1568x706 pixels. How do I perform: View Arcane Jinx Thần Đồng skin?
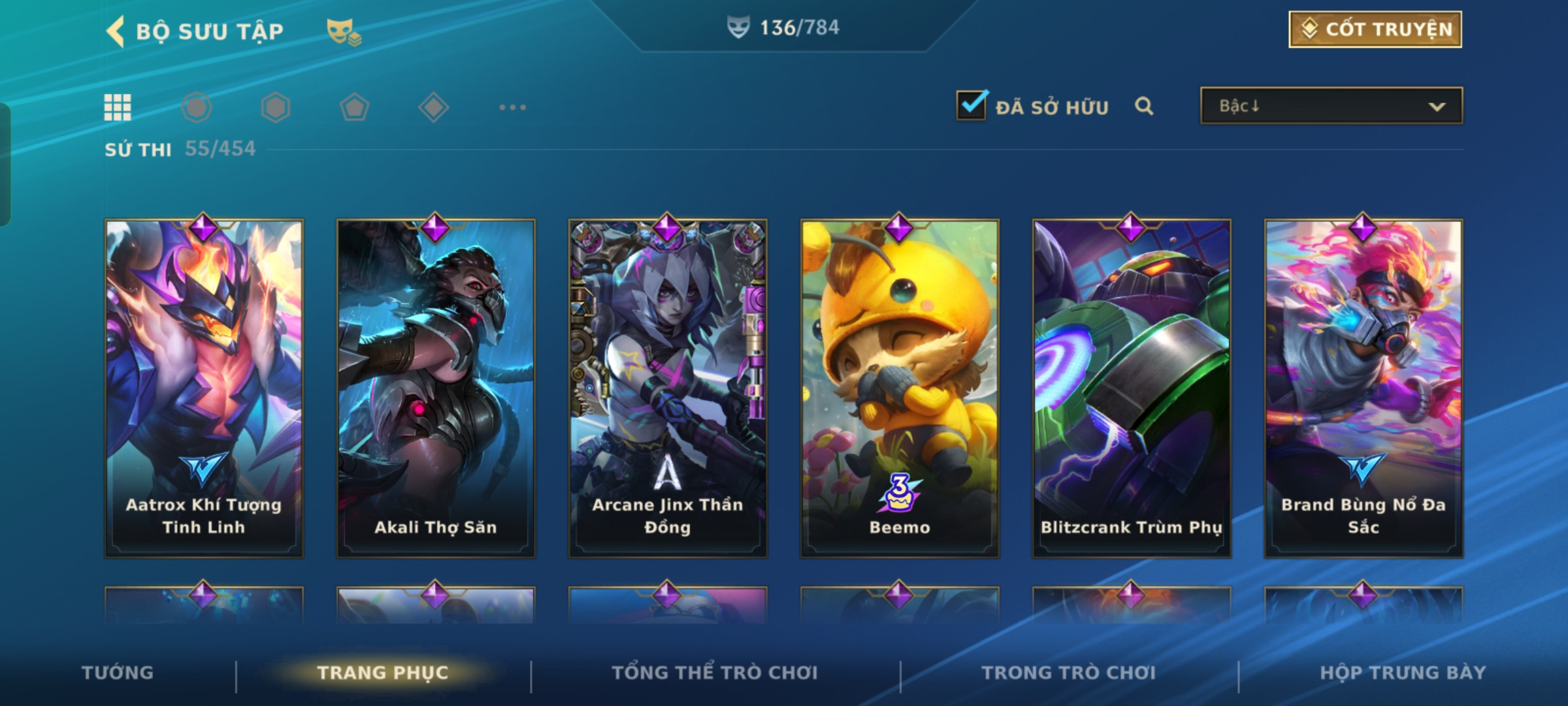(668, 388)
